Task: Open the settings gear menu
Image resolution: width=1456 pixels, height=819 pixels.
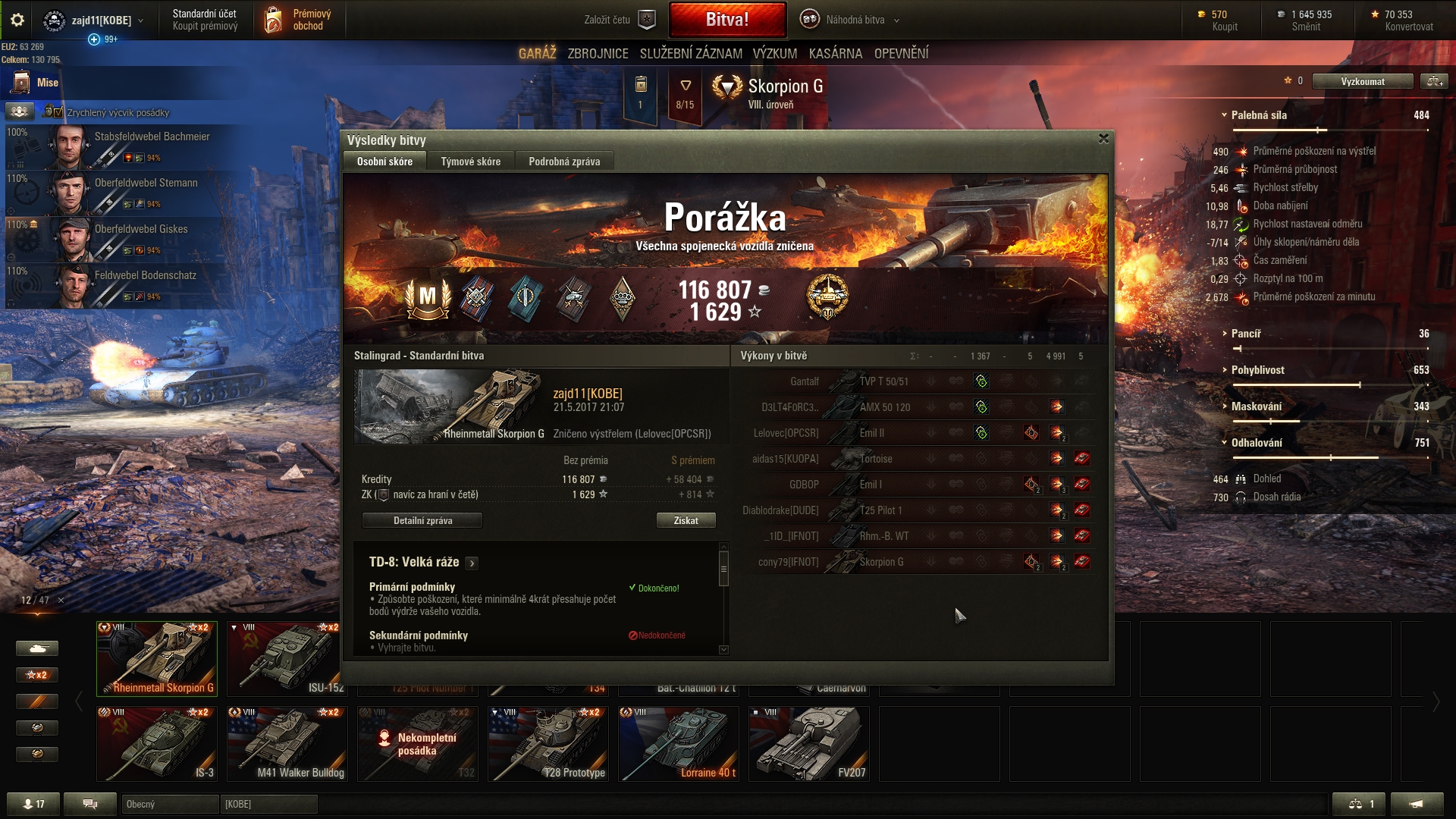Action: click(x=17, y=20)
